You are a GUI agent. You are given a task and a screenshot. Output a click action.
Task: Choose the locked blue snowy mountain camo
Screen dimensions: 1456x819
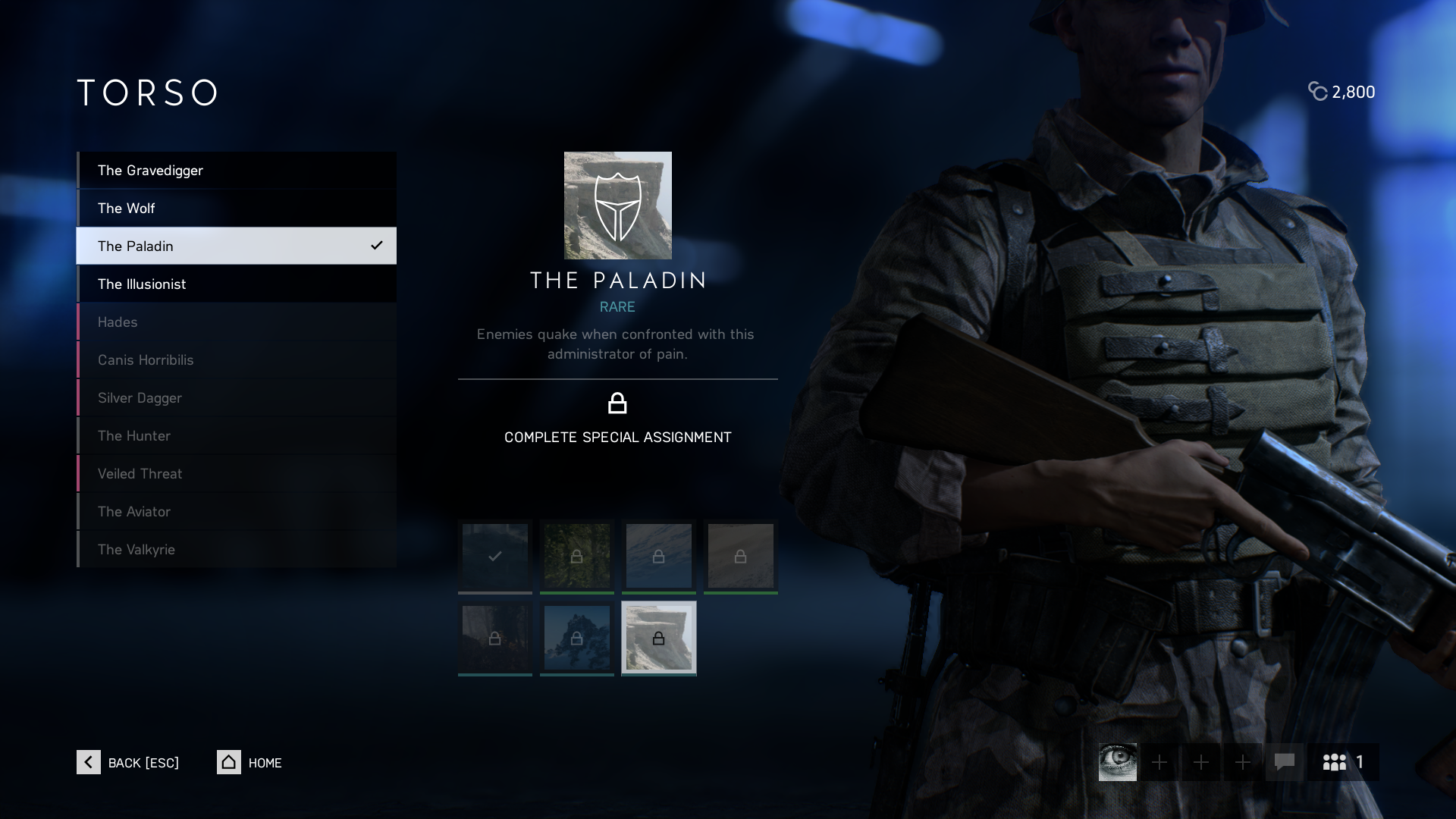[577, 638]
